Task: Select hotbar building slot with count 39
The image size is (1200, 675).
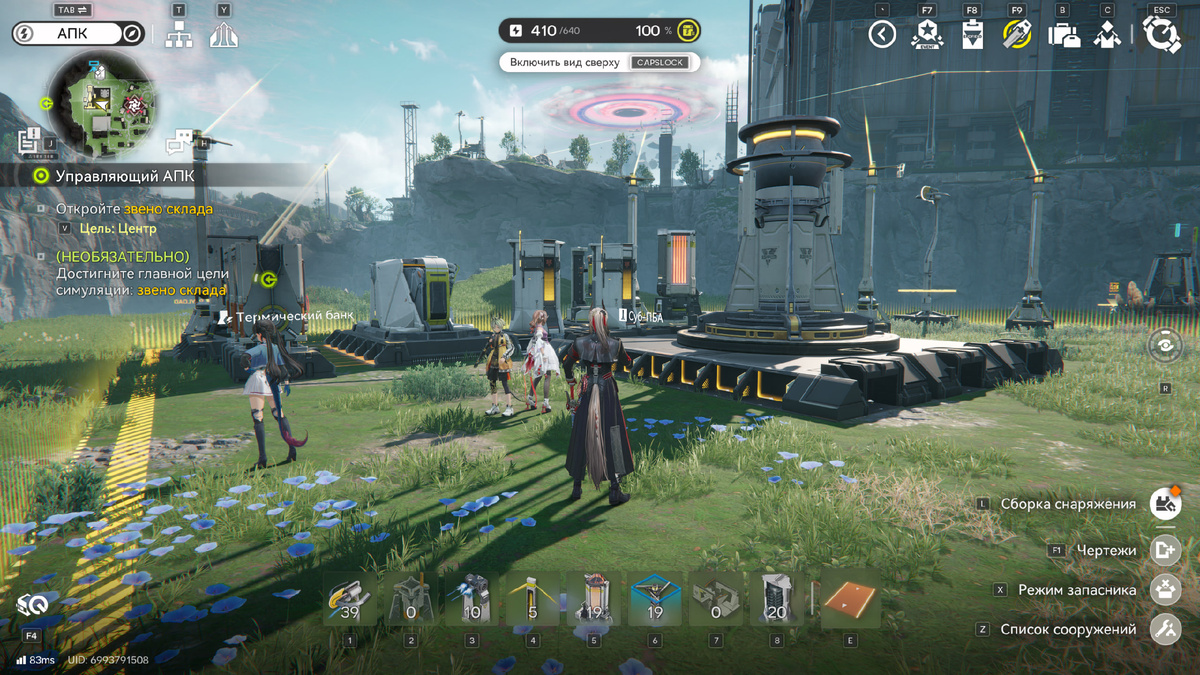Action: pyautogui.click(x=349, y=598)
